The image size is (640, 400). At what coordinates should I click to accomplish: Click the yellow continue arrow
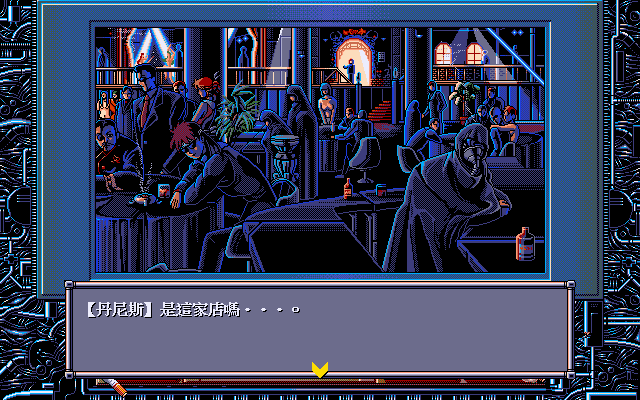pyautogui.click(x=320, y=369)
